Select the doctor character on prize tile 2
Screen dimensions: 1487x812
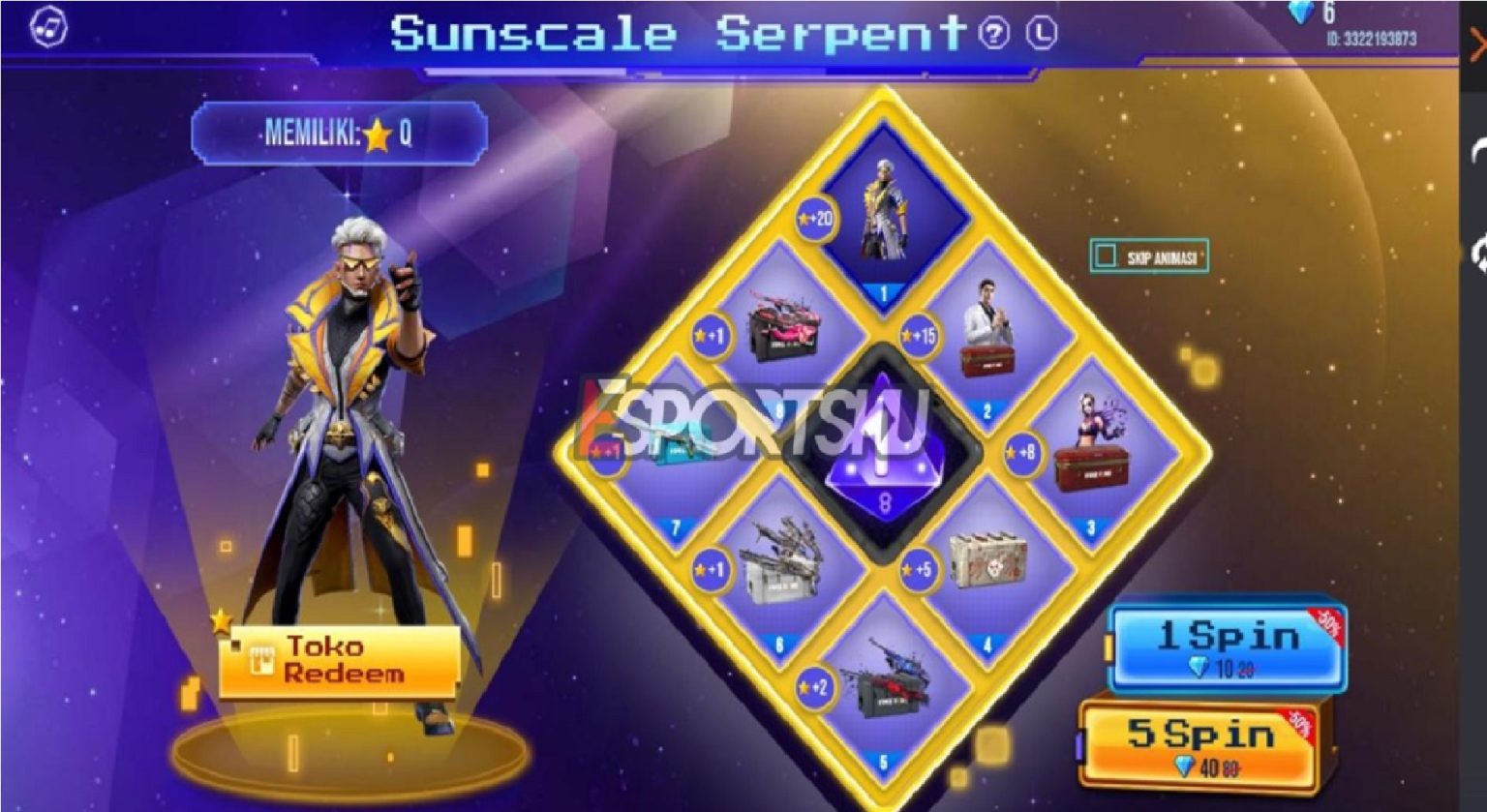[x=987, y=337]
